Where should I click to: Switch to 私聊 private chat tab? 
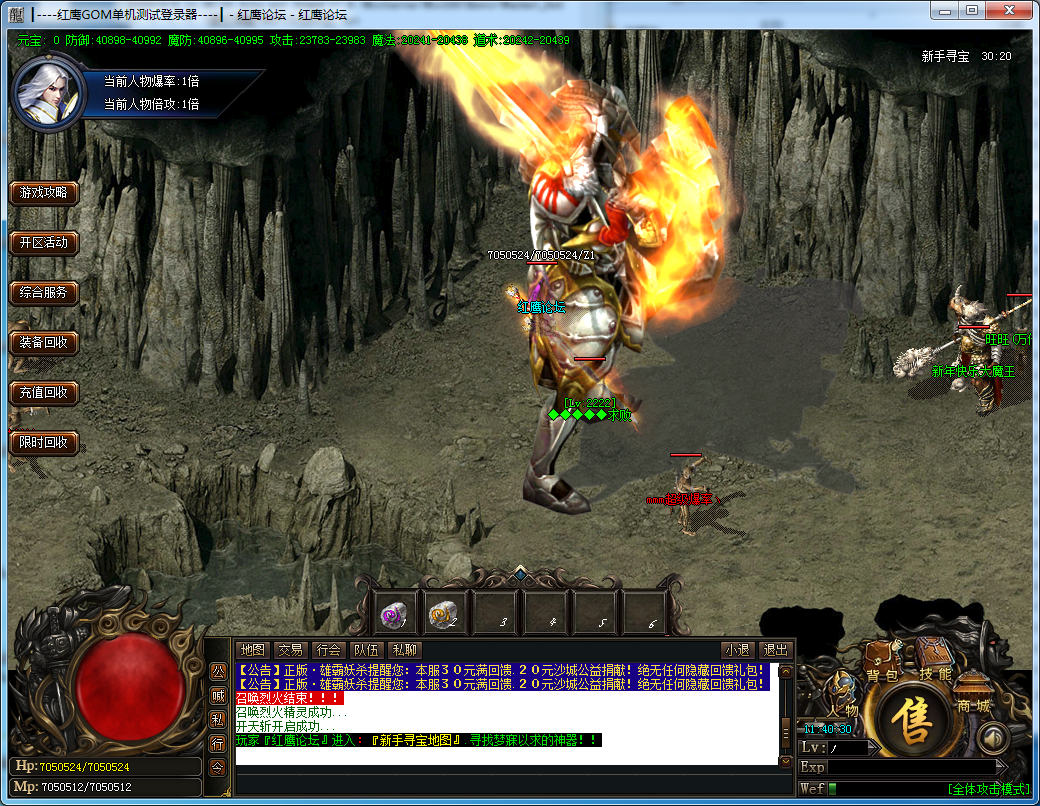pyautogui.click(x=403, y=649)
